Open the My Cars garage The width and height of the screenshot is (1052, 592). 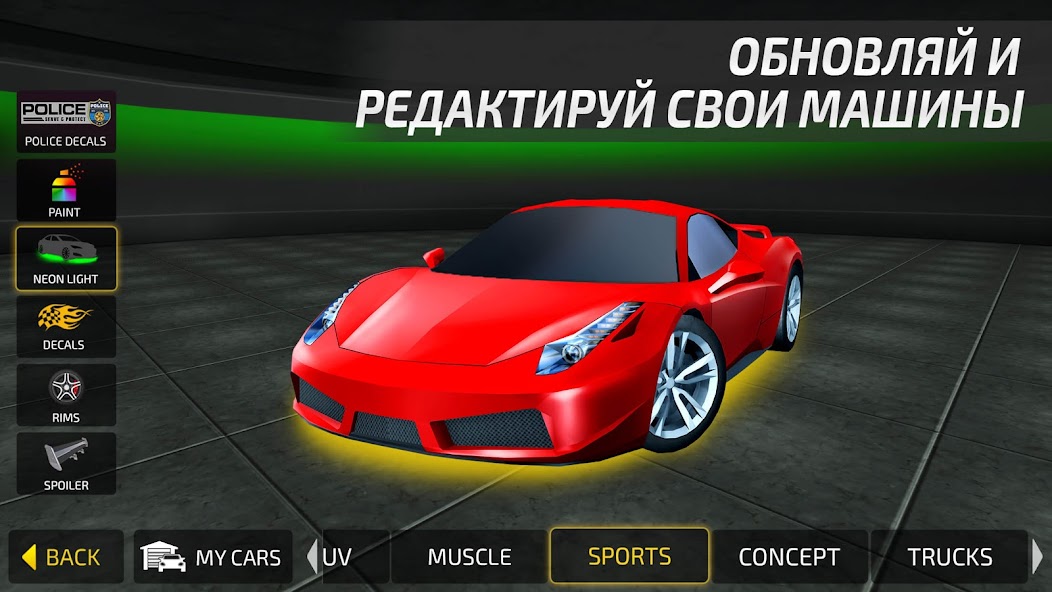point(213,557)
